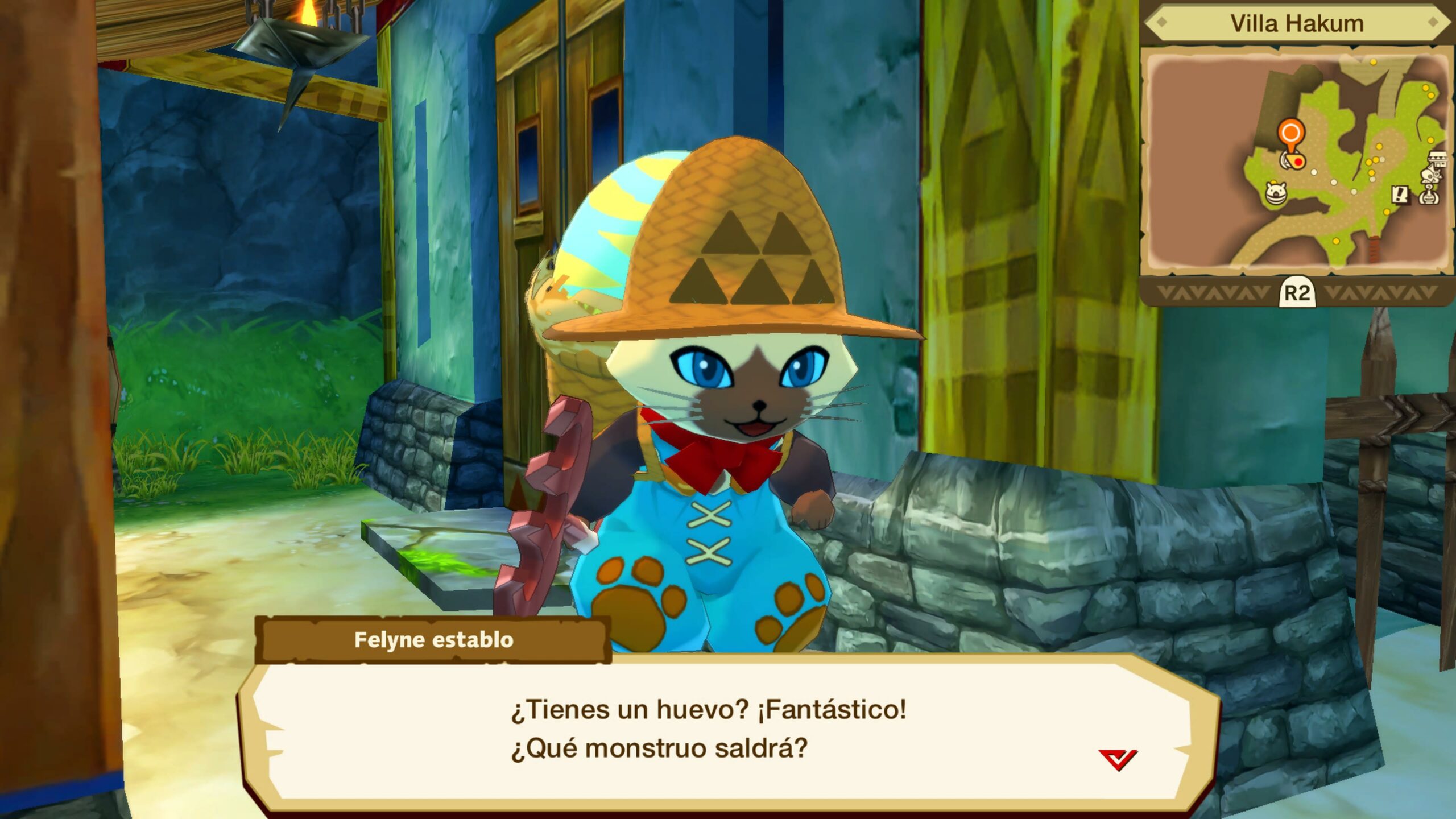This screenshot has width=1456, height=819.
Task: Select the exclamation quest marker on minimap
Action: coord(1401,195)
